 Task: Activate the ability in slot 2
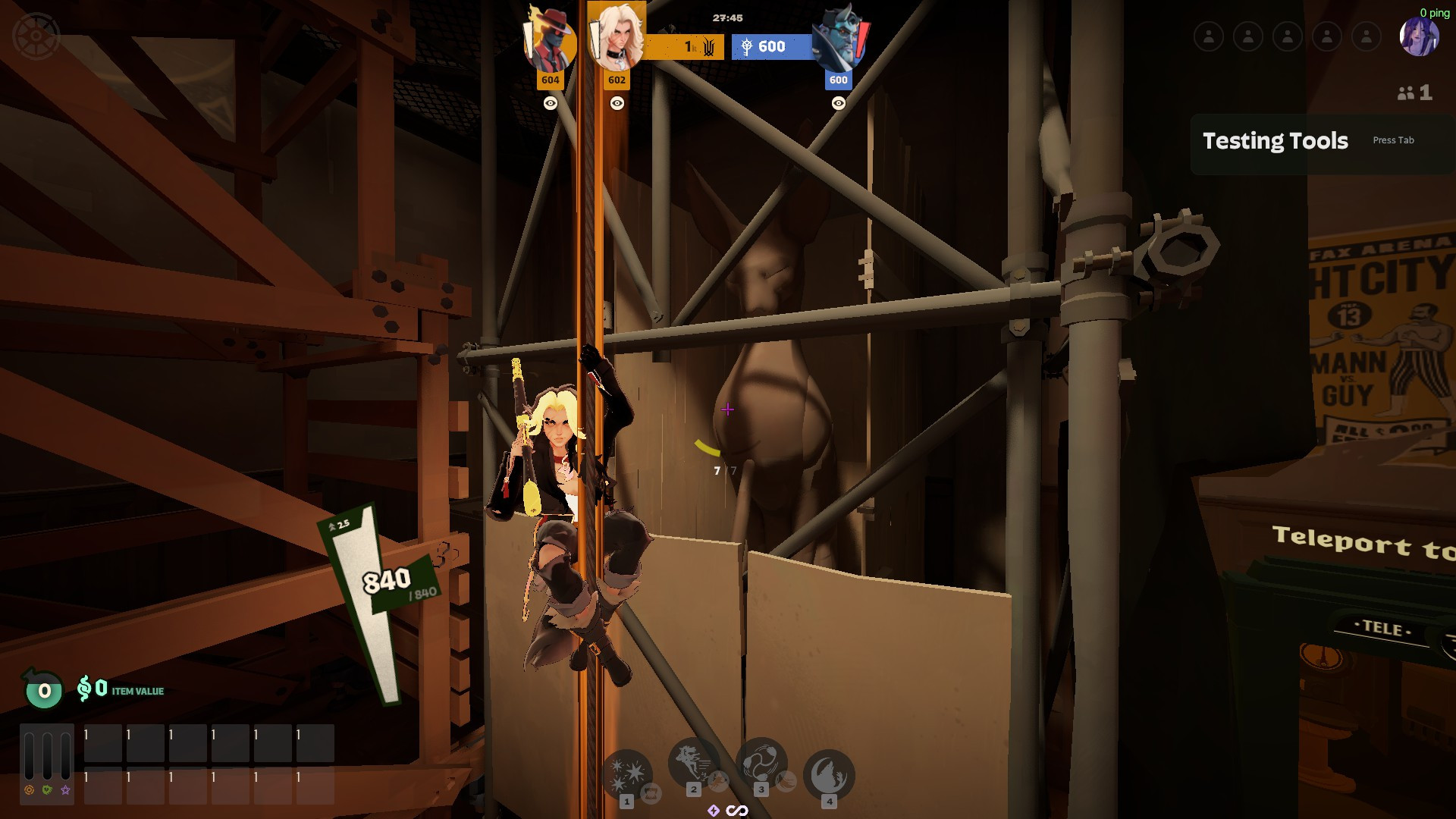pos(693,761)
